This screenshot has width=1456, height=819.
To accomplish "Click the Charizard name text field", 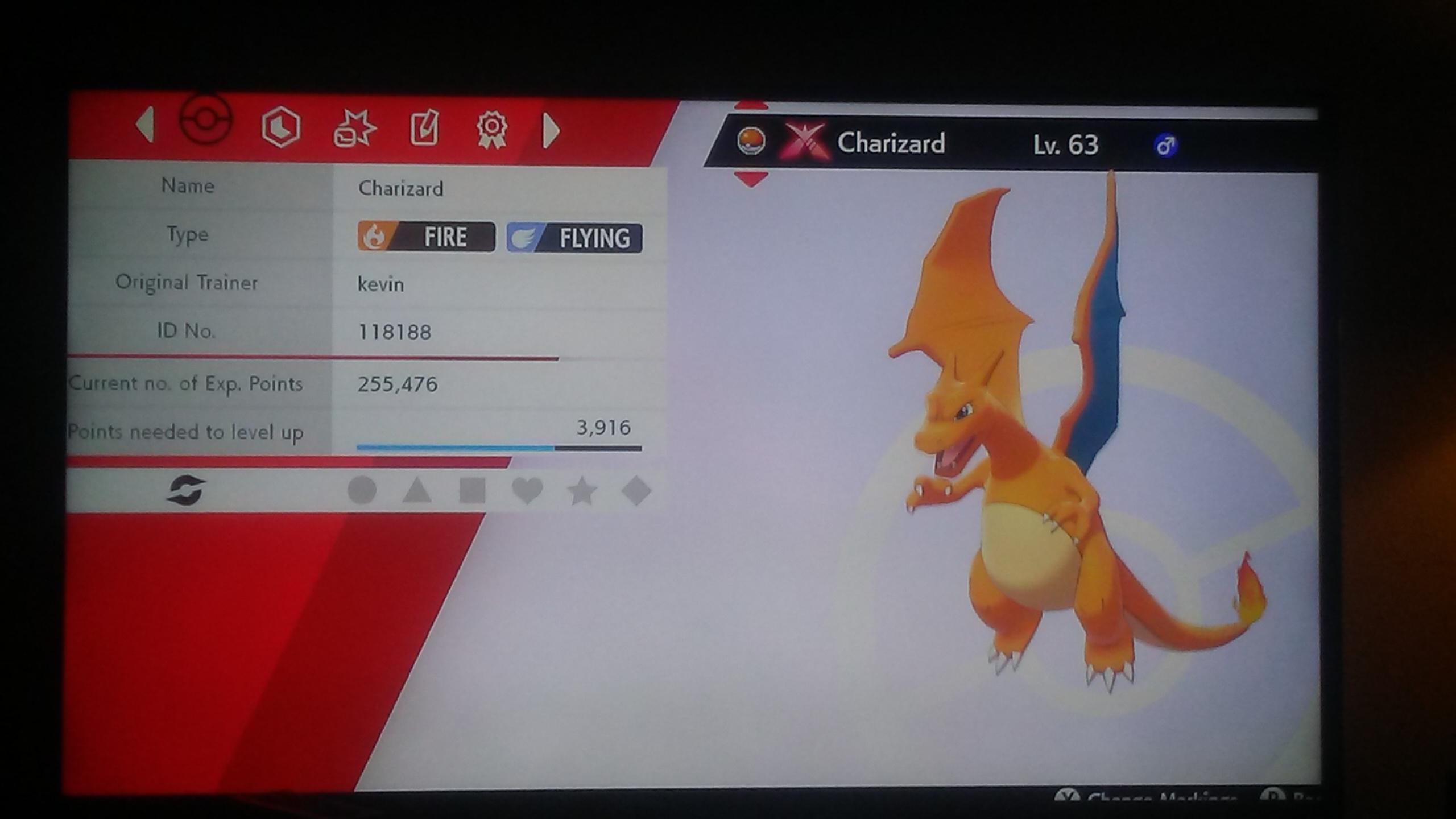I will 400,188.
